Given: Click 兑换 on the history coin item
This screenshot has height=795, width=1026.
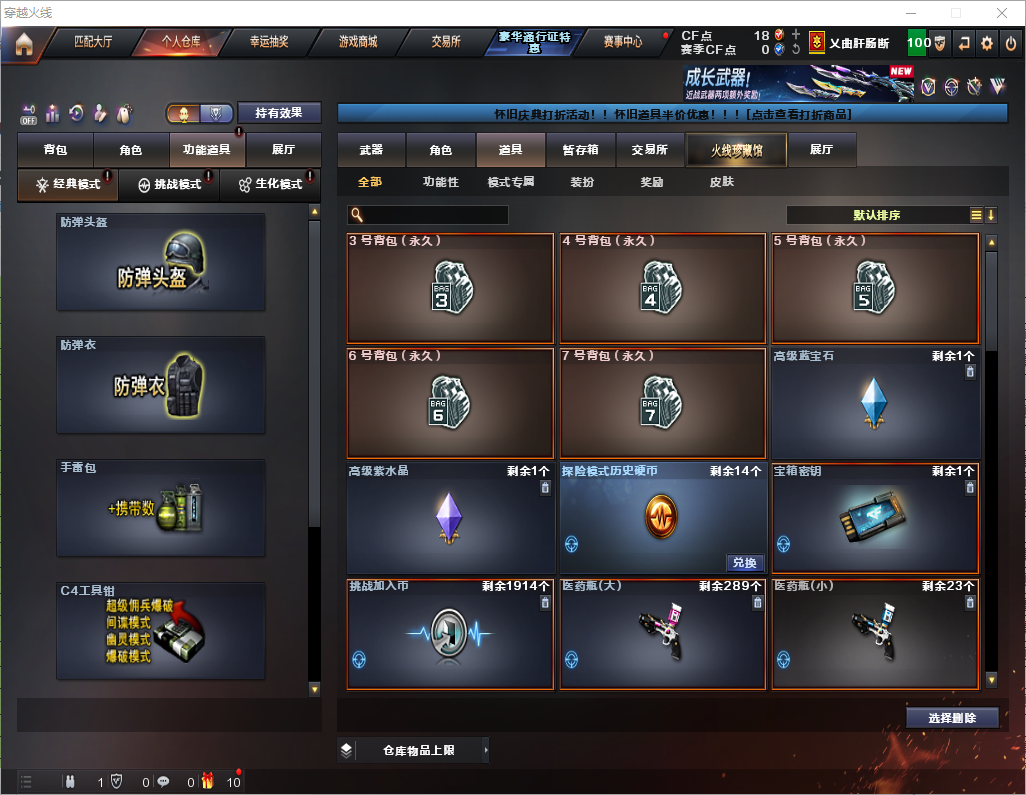Looking at the screenshot, I should click(743, 563).
